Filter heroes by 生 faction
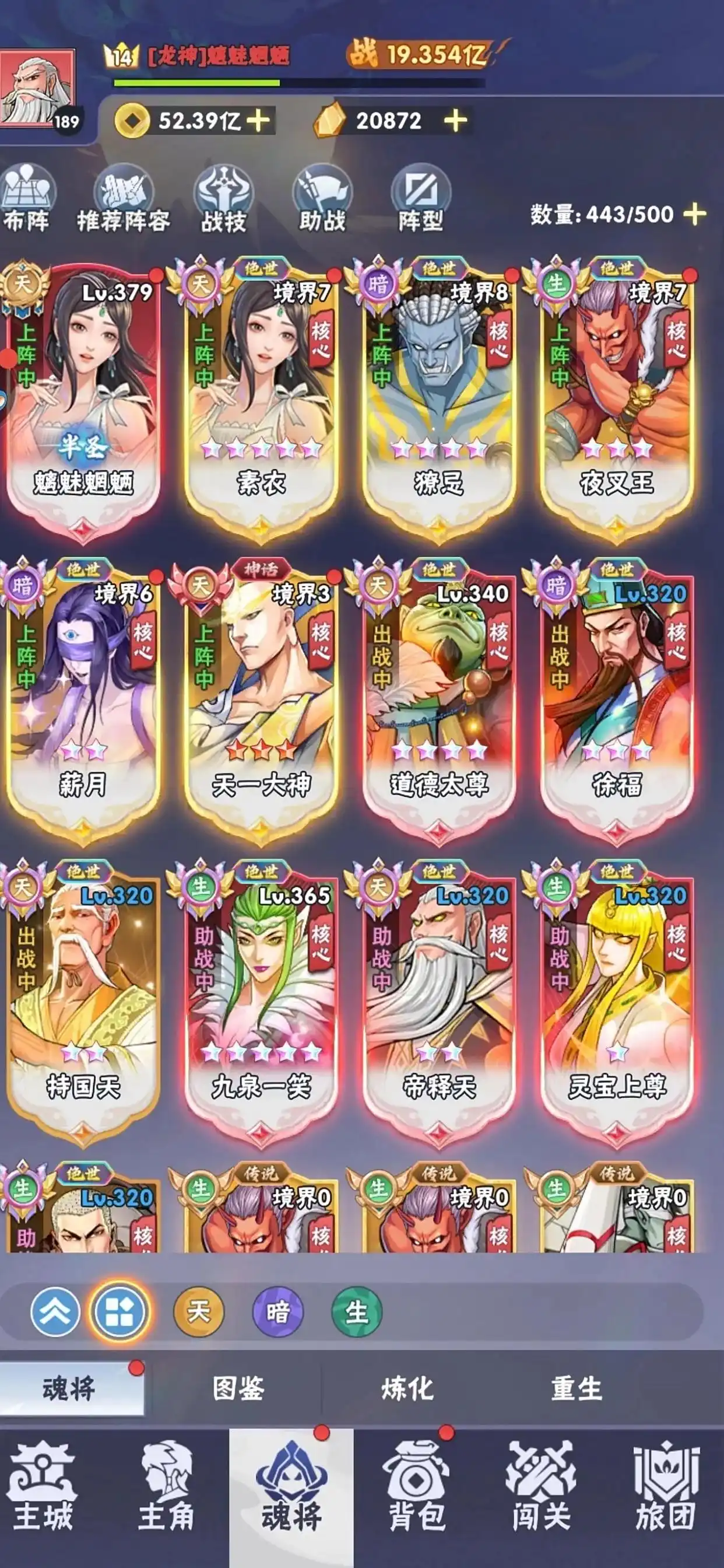Image resolution: width=724 pixels, height=1568 pixels. (357, 1312)
